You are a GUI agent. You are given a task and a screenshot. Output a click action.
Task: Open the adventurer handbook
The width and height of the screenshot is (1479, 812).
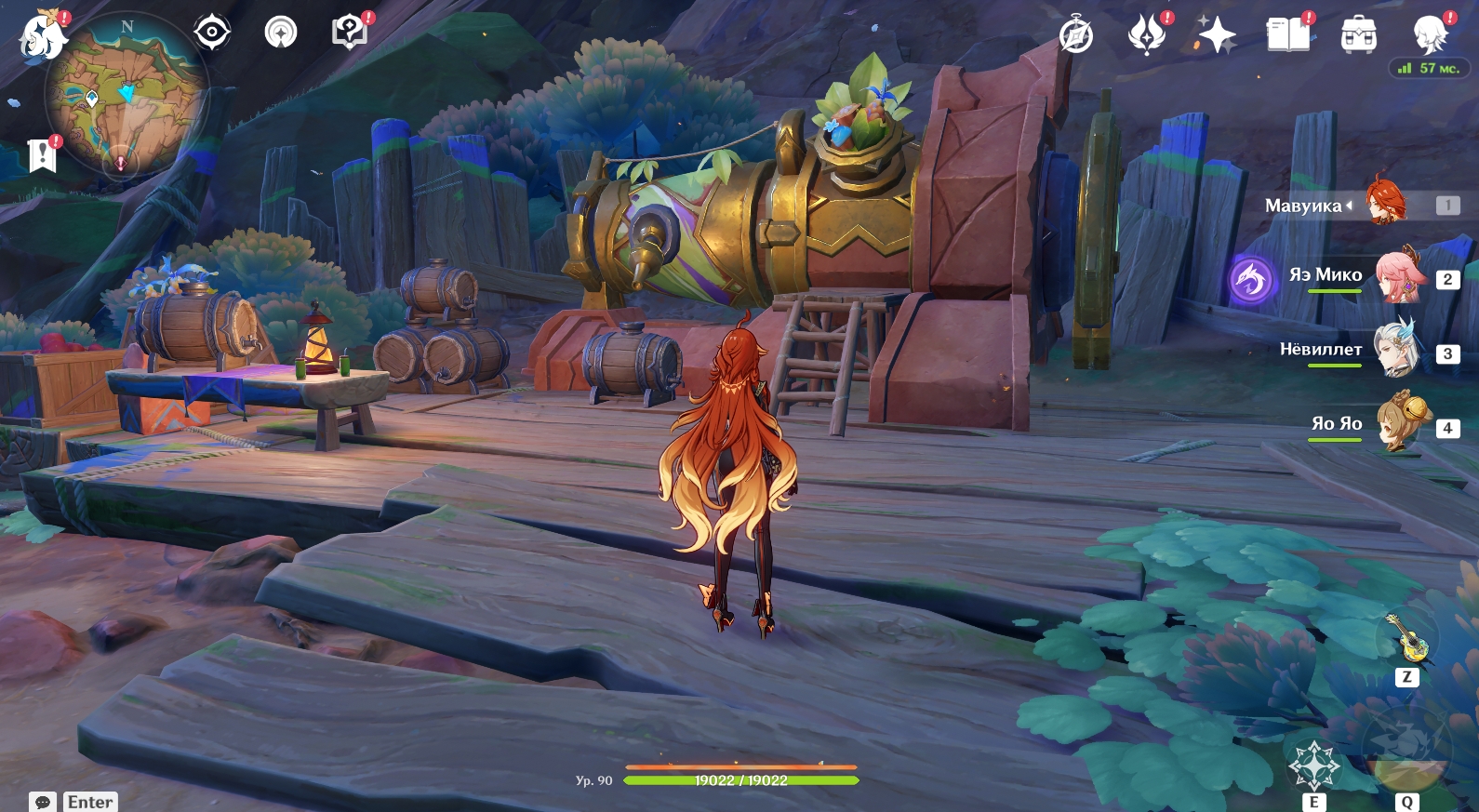point(1288,35)
